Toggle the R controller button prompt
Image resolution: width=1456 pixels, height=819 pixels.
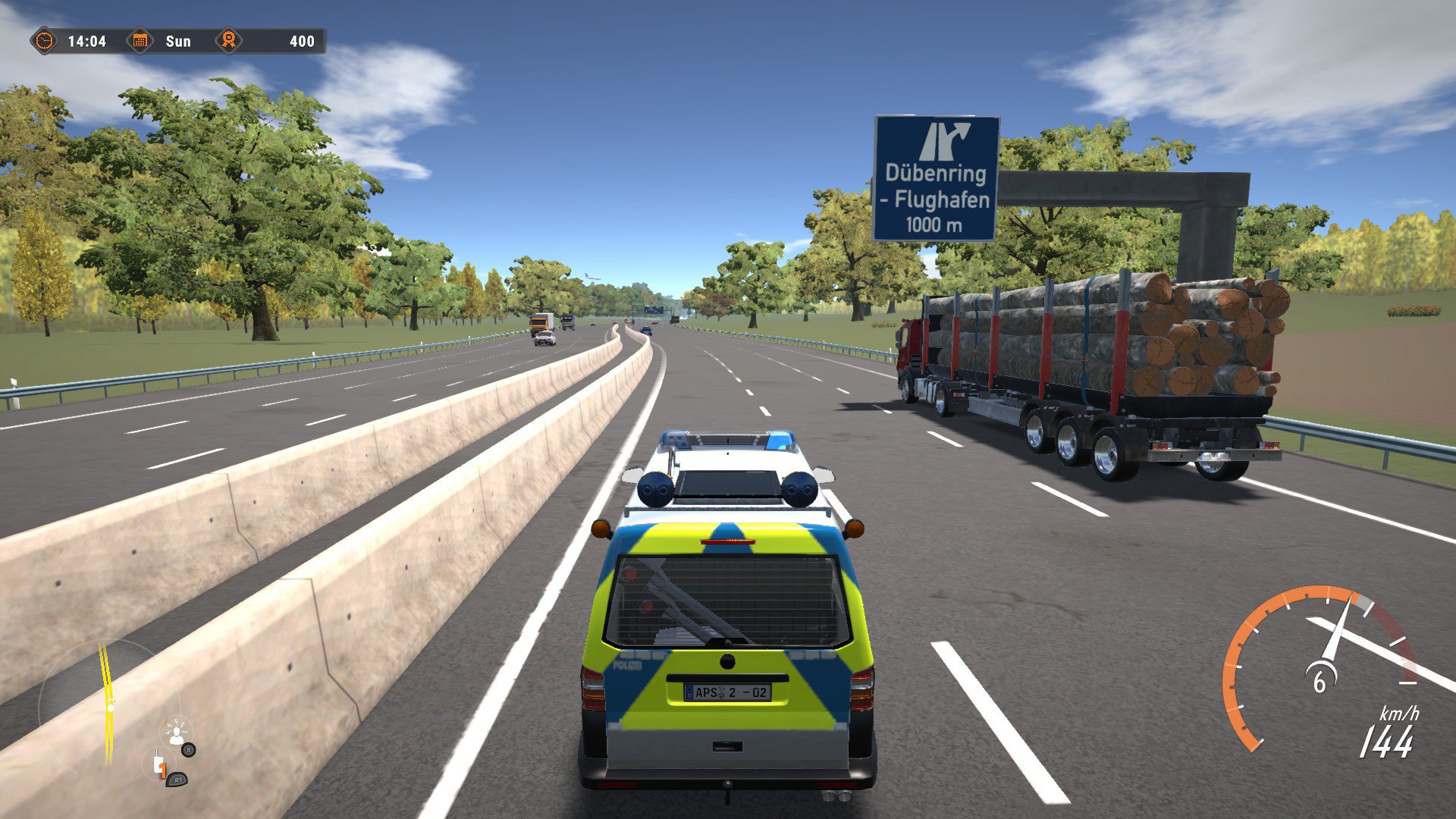coord(188,750)
